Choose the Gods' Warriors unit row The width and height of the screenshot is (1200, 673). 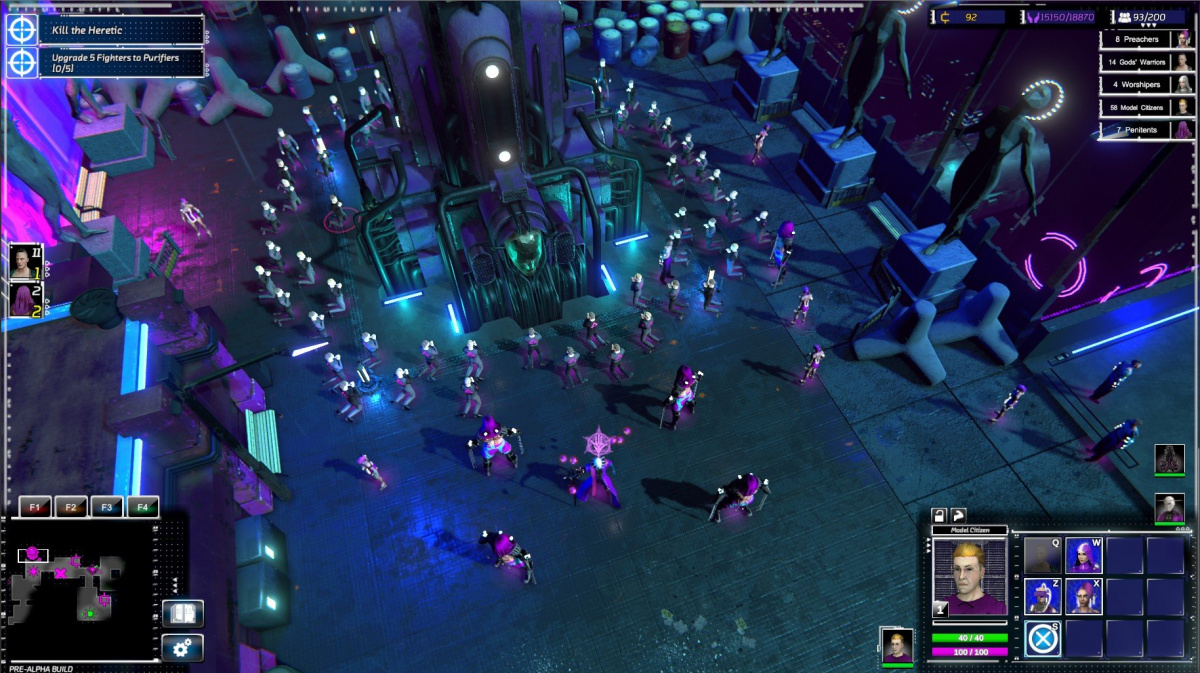click(x=1148, y=62)
